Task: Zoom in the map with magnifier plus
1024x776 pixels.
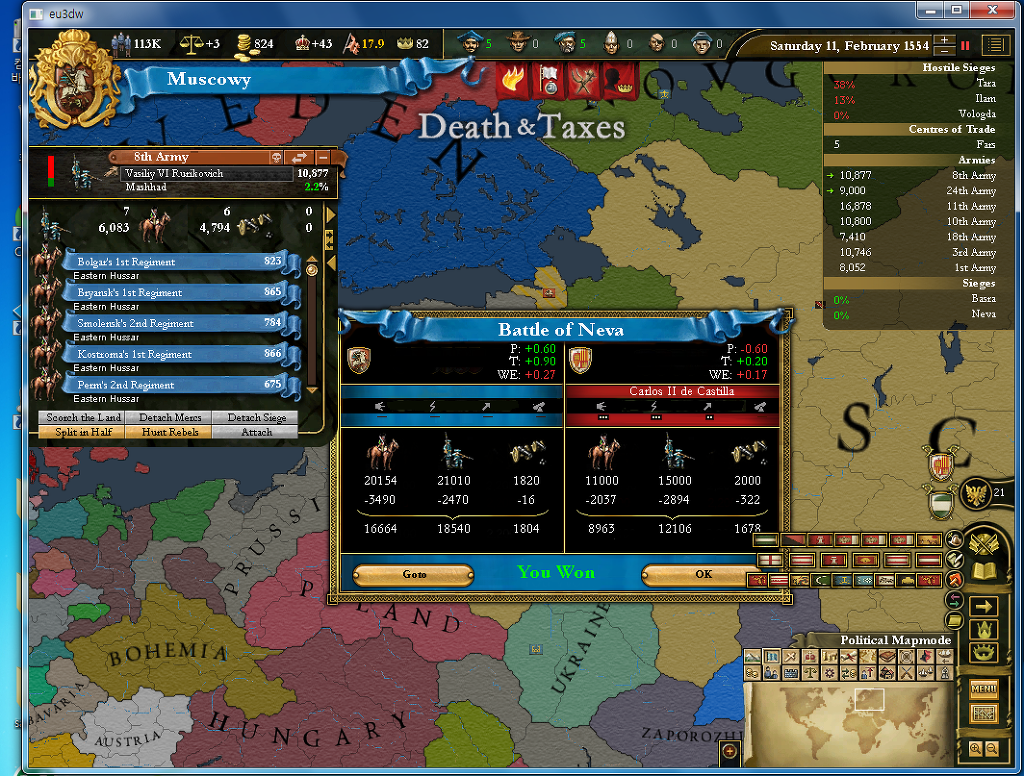Action: [976, 748]
